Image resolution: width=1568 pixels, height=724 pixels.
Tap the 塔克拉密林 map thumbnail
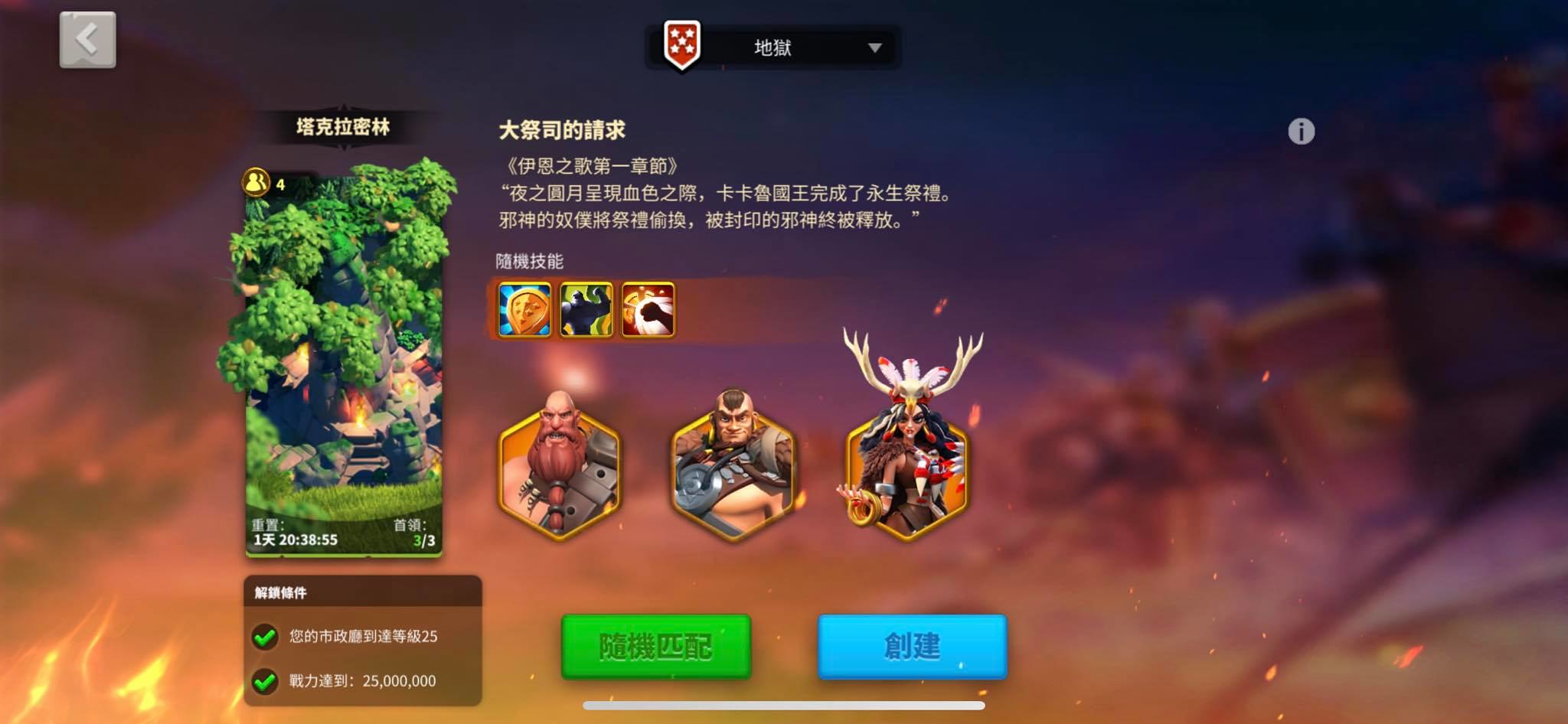[345, 367]
